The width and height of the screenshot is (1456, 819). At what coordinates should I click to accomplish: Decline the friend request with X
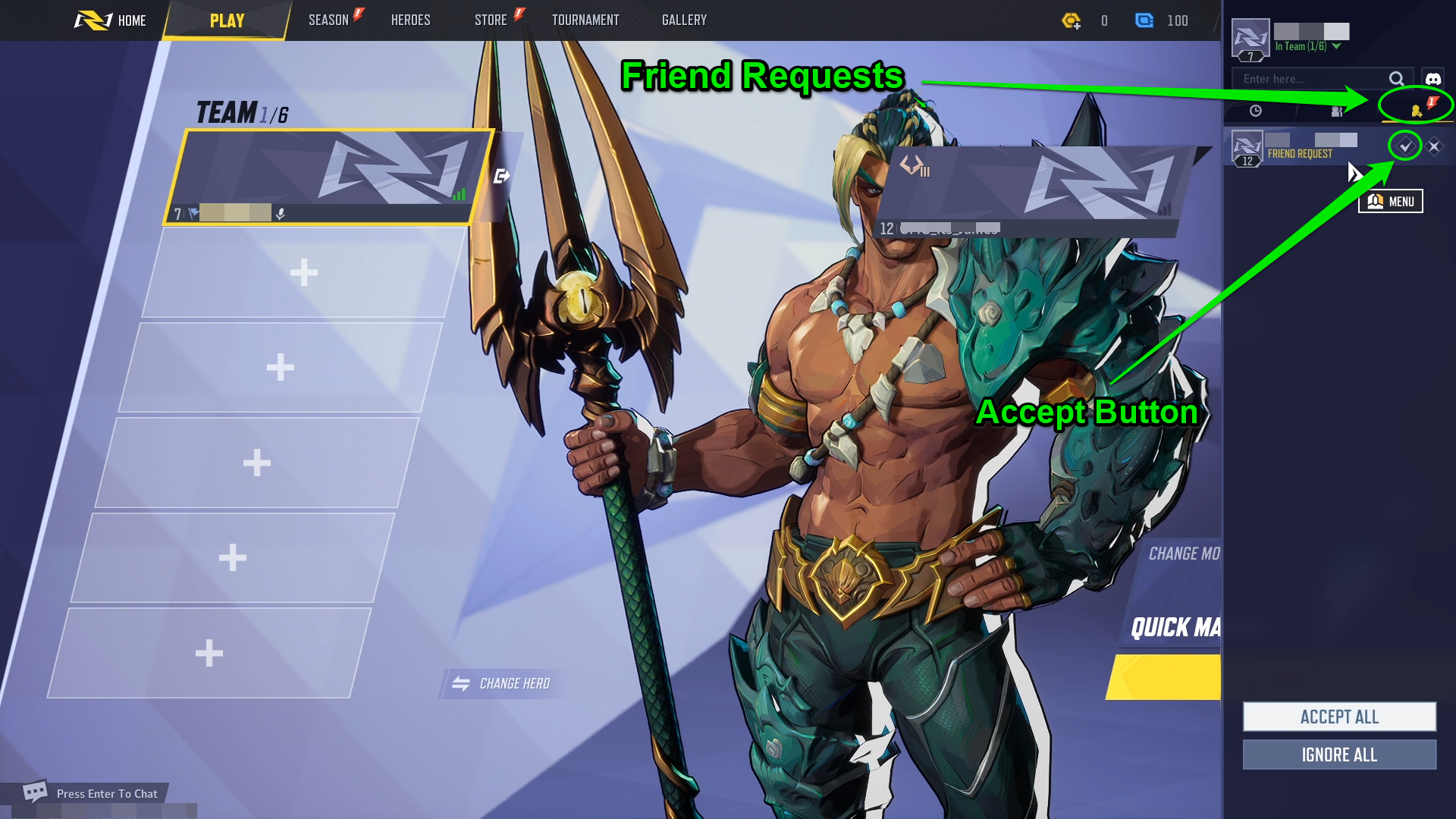point(1434,146)
